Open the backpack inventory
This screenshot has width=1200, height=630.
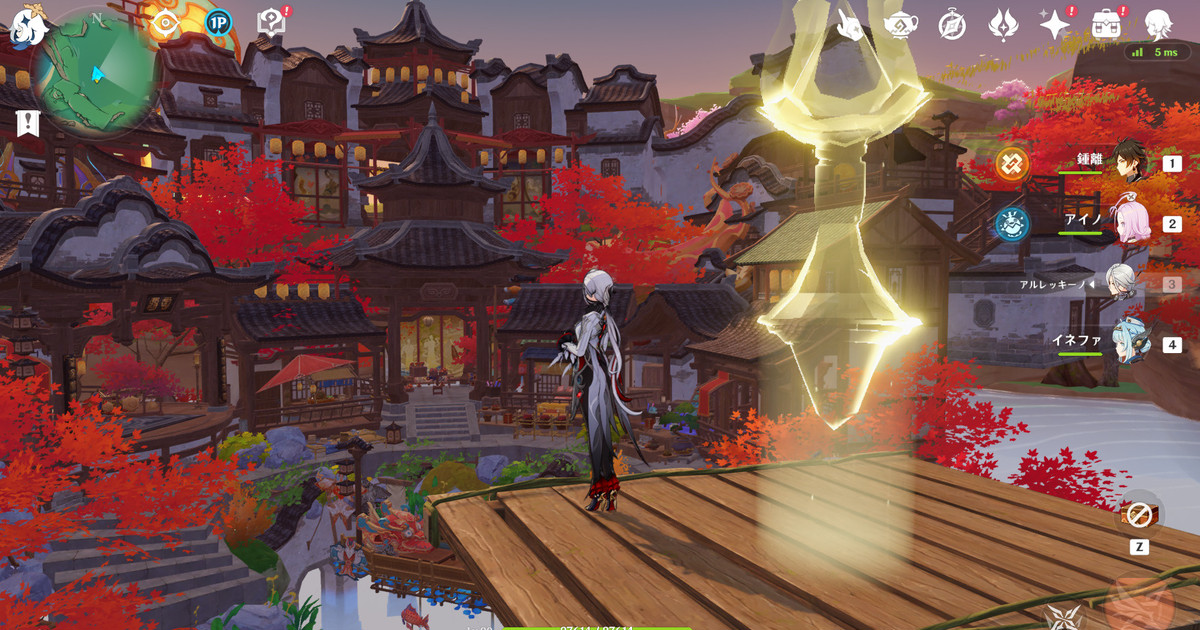point(1106,25)
